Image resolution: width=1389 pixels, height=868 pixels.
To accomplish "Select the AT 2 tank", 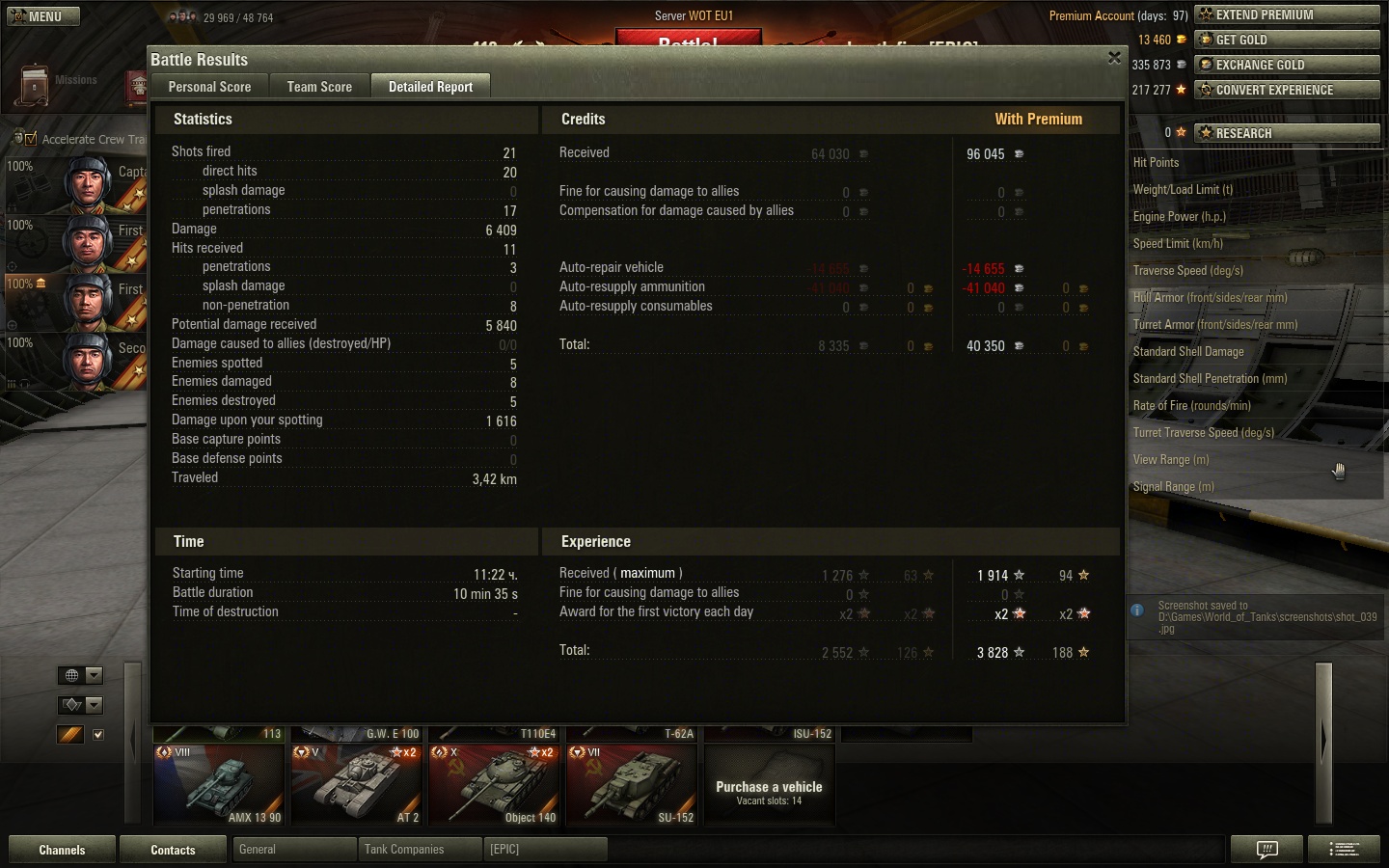I will [x=357, y=784].
